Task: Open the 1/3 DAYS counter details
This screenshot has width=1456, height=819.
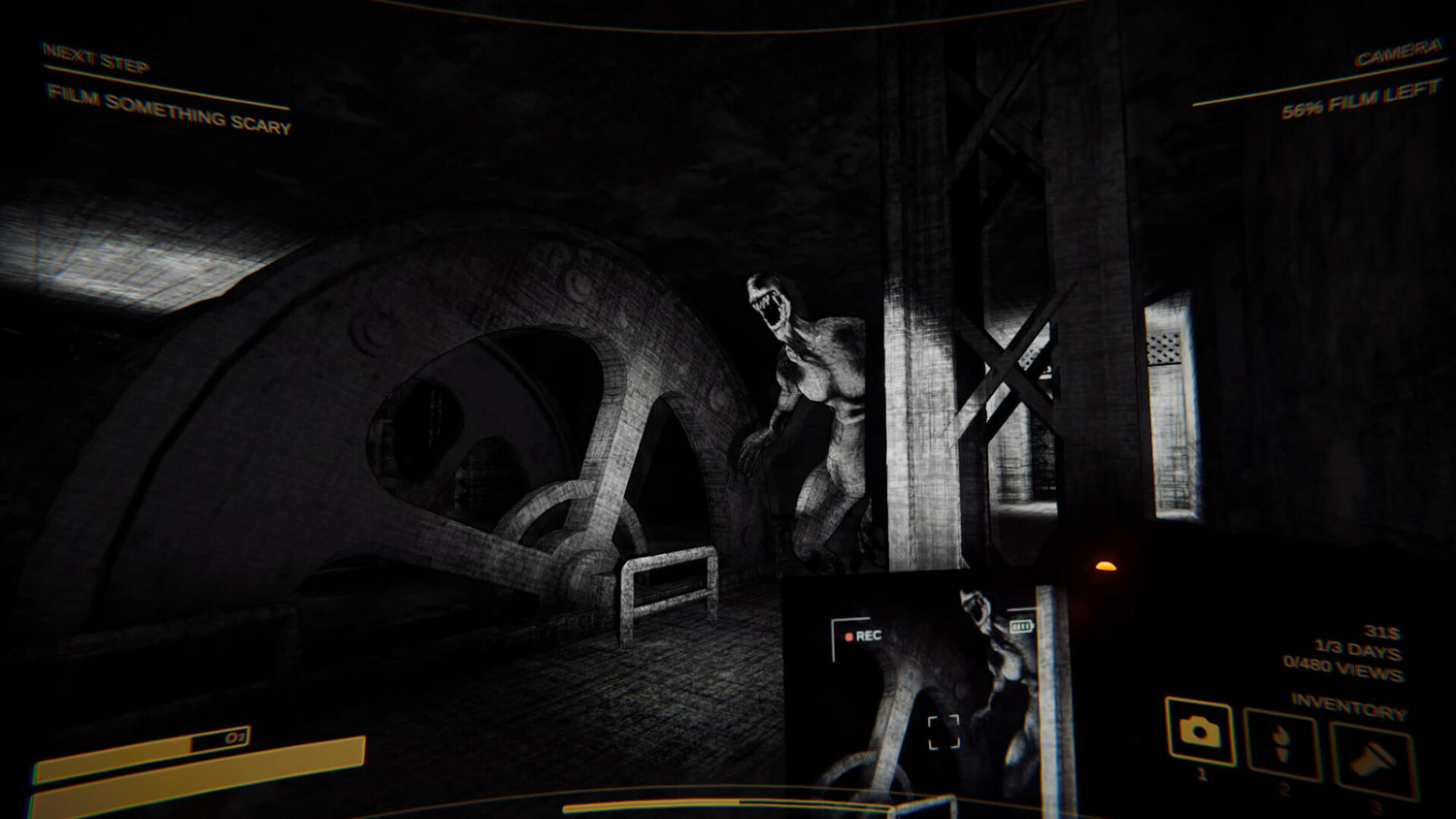Action: [1356, 649]
